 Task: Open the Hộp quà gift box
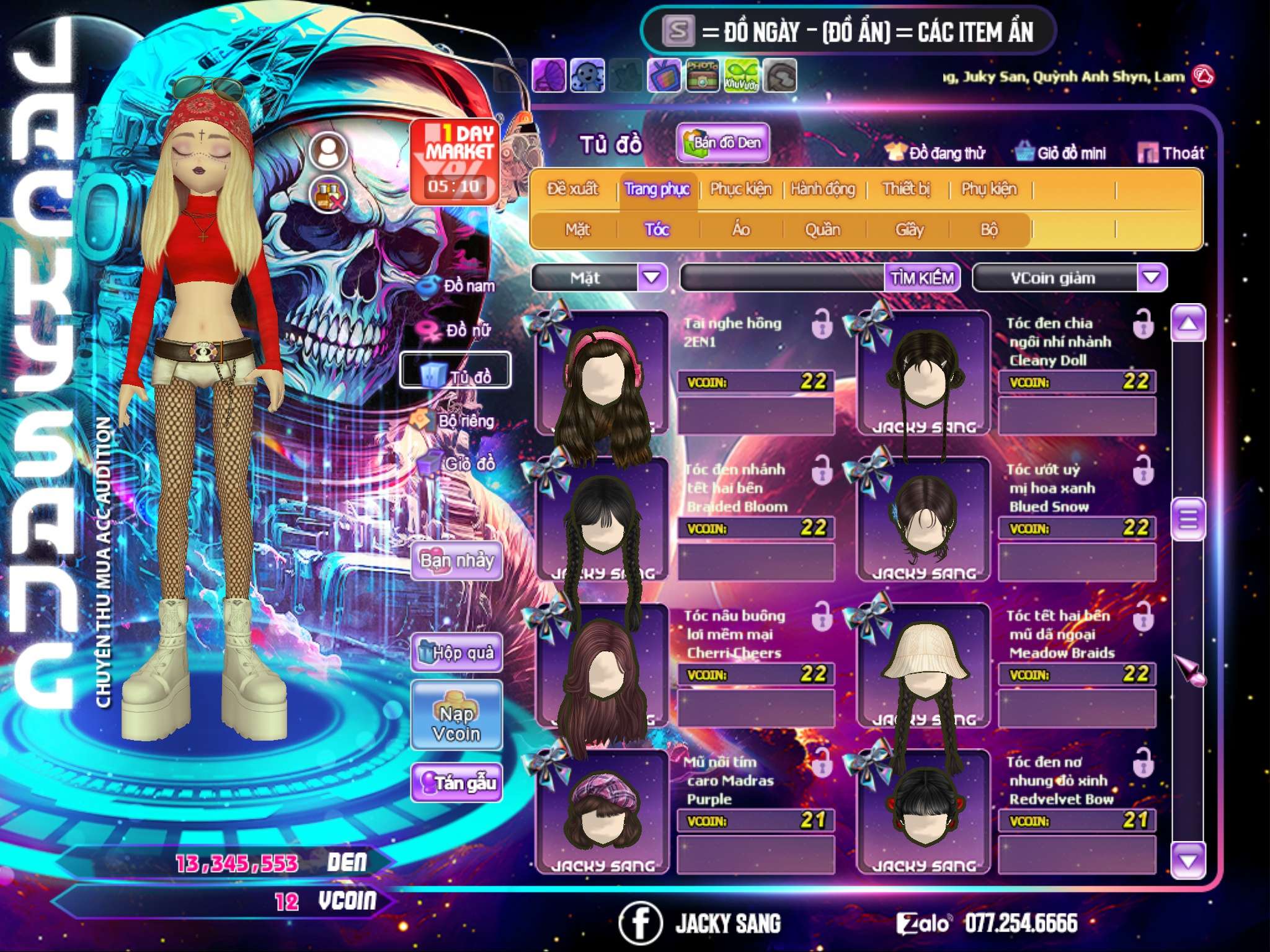[456, 653]
